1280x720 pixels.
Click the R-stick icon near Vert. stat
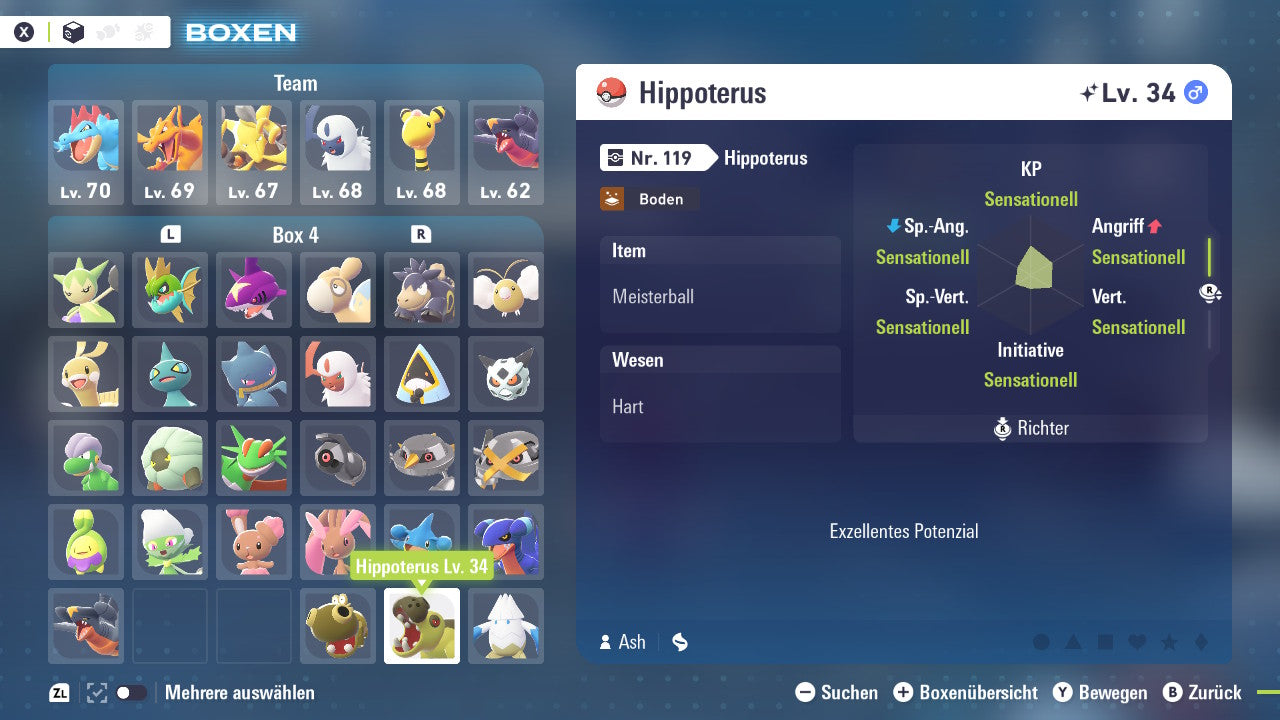point(1210,291)
